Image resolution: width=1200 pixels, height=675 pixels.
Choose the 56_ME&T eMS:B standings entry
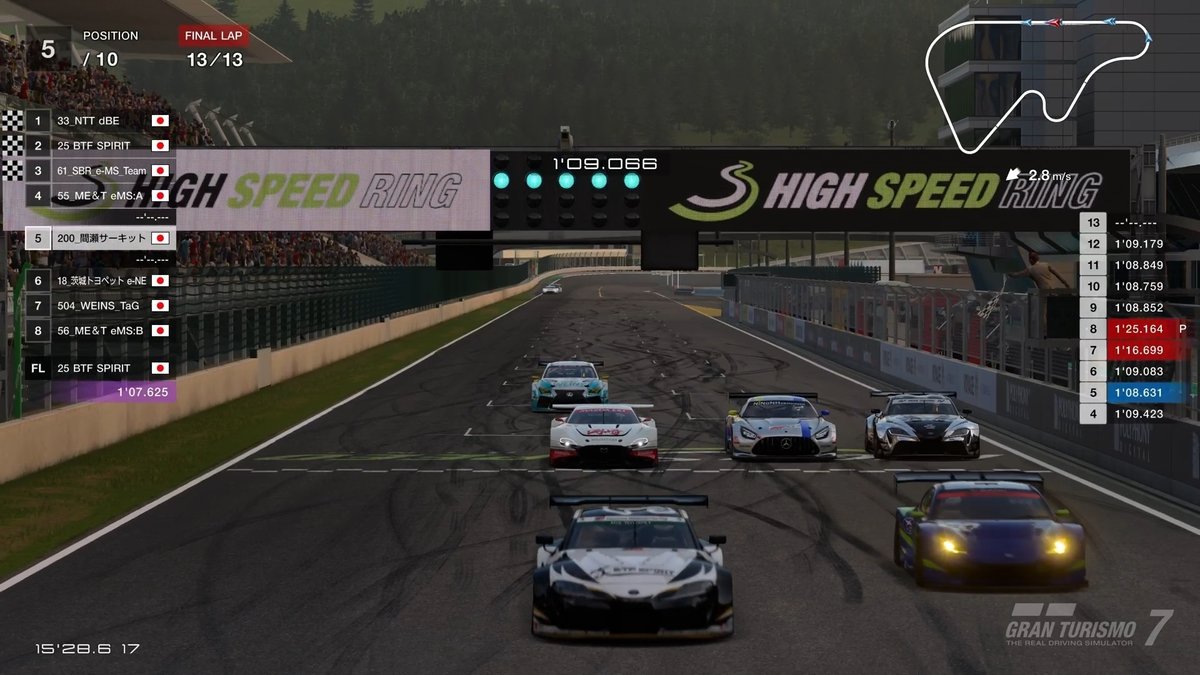[100, 330]
